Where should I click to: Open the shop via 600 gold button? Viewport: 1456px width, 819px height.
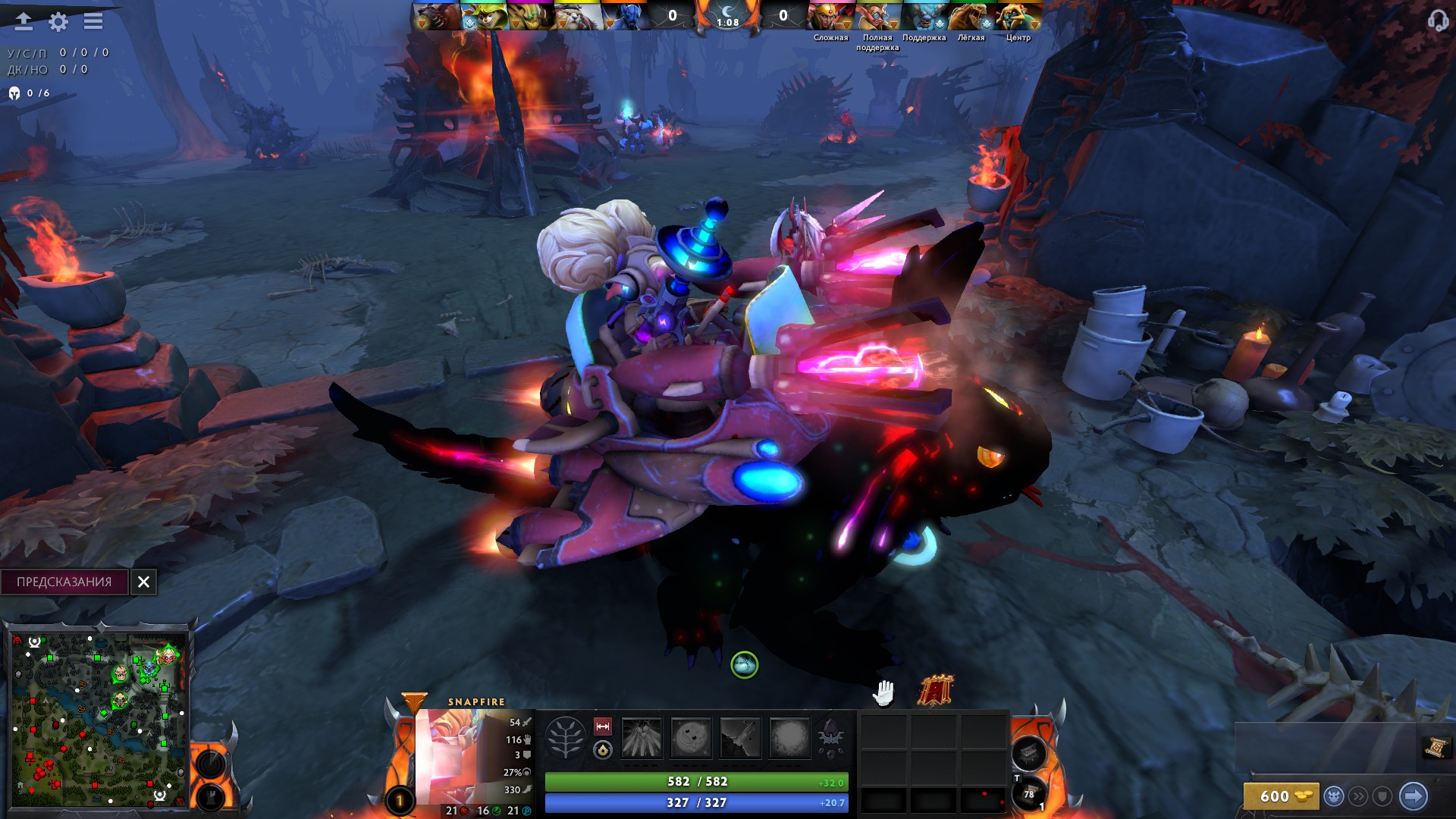pyautogui.click(x=1281, y=796)
